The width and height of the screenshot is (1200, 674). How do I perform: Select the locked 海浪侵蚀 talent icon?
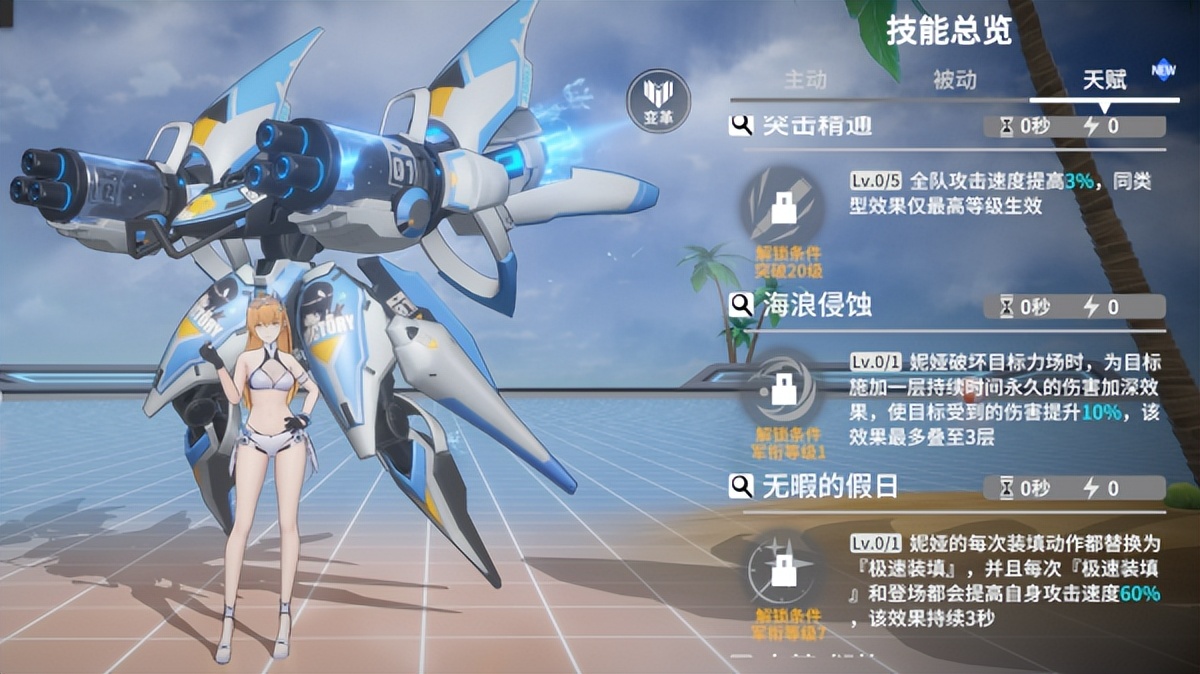pyautogui.click(x=785, y=390)
